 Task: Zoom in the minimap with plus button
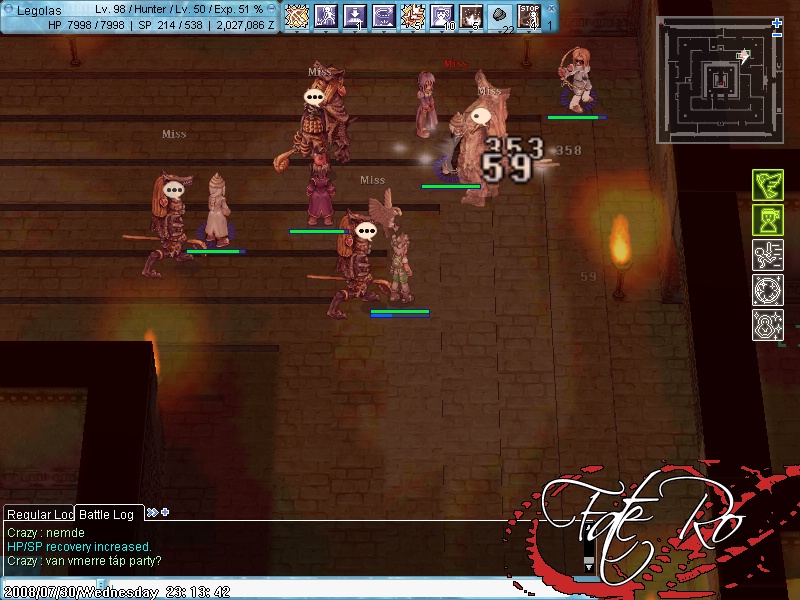(x=777, y=22)
